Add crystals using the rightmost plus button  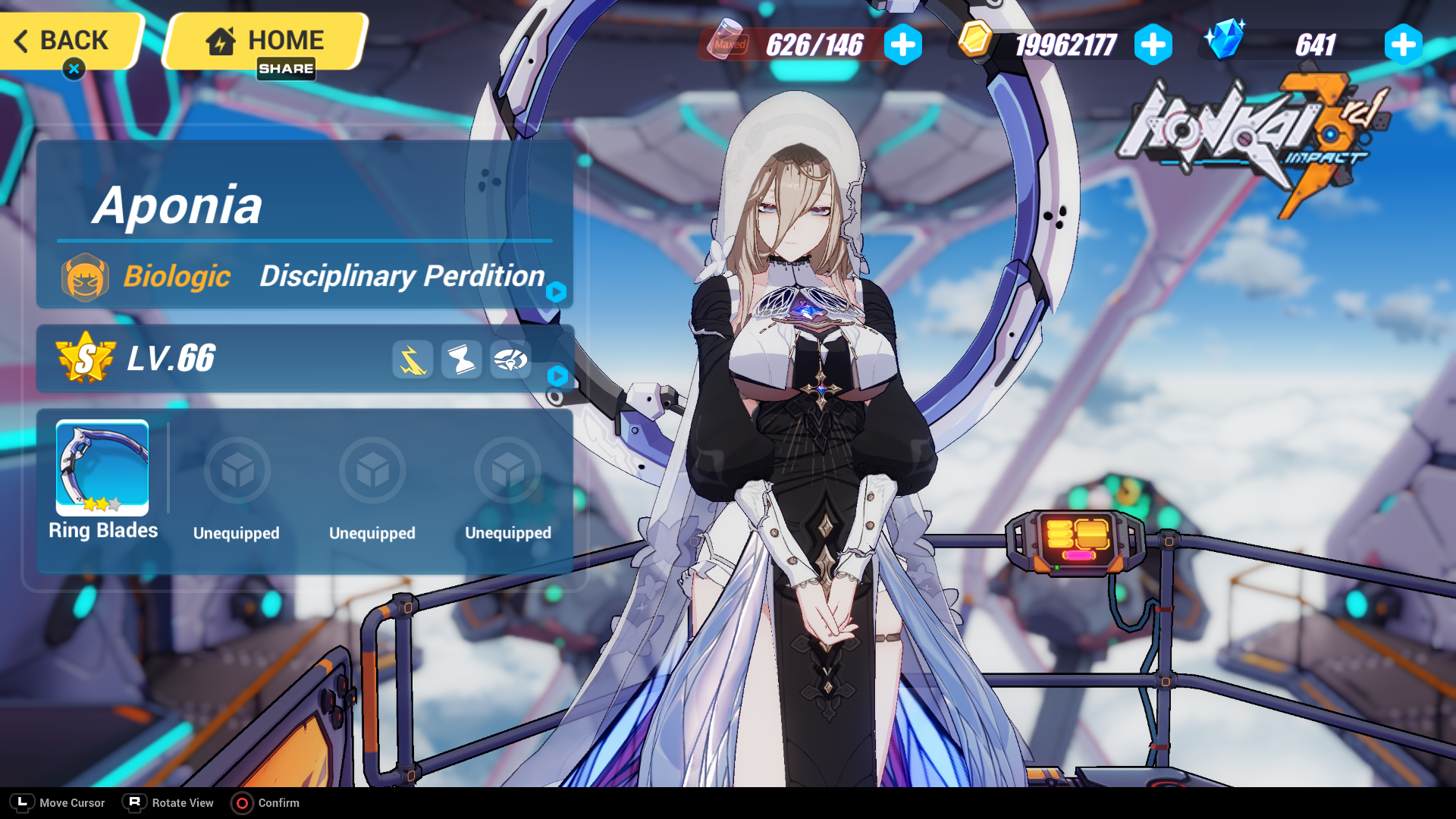(1402, 45)
